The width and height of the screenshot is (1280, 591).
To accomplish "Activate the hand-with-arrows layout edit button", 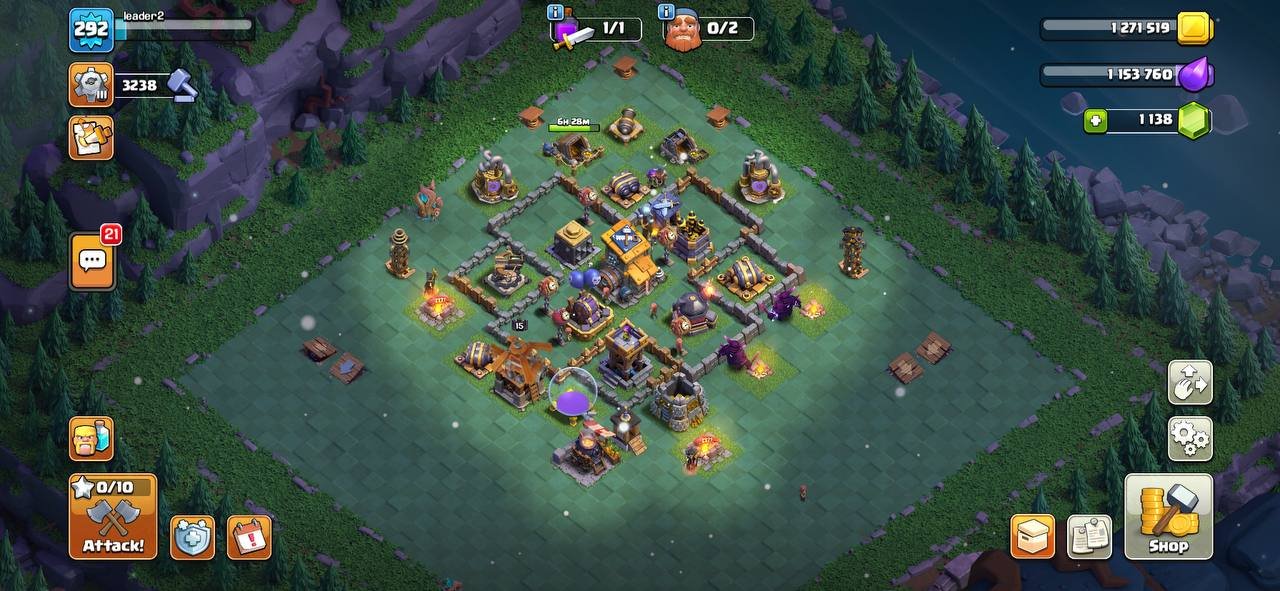I will [x=1190, y=382].
